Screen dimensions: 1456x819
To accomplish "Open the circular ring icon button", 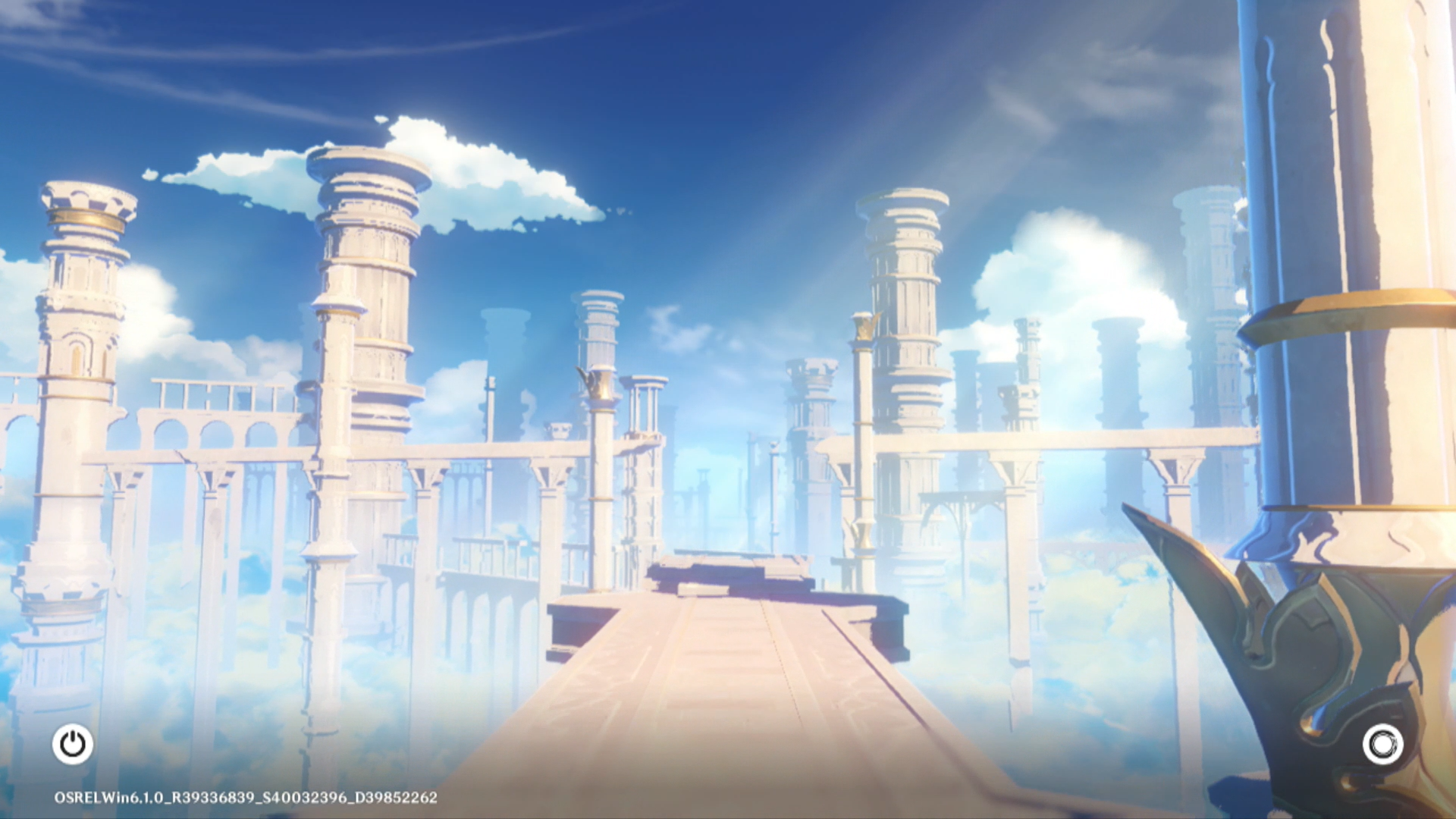I will pyautogui.click(x=1382, y=744).
